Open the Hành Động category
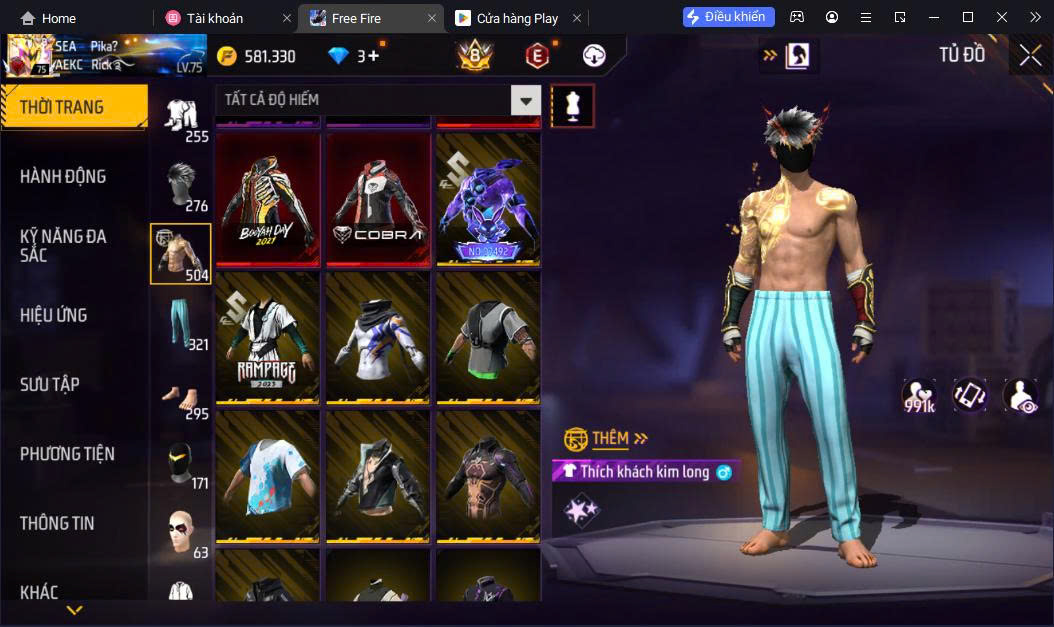The height and width of the screenshot is (627, 1054). pos(63,177)
